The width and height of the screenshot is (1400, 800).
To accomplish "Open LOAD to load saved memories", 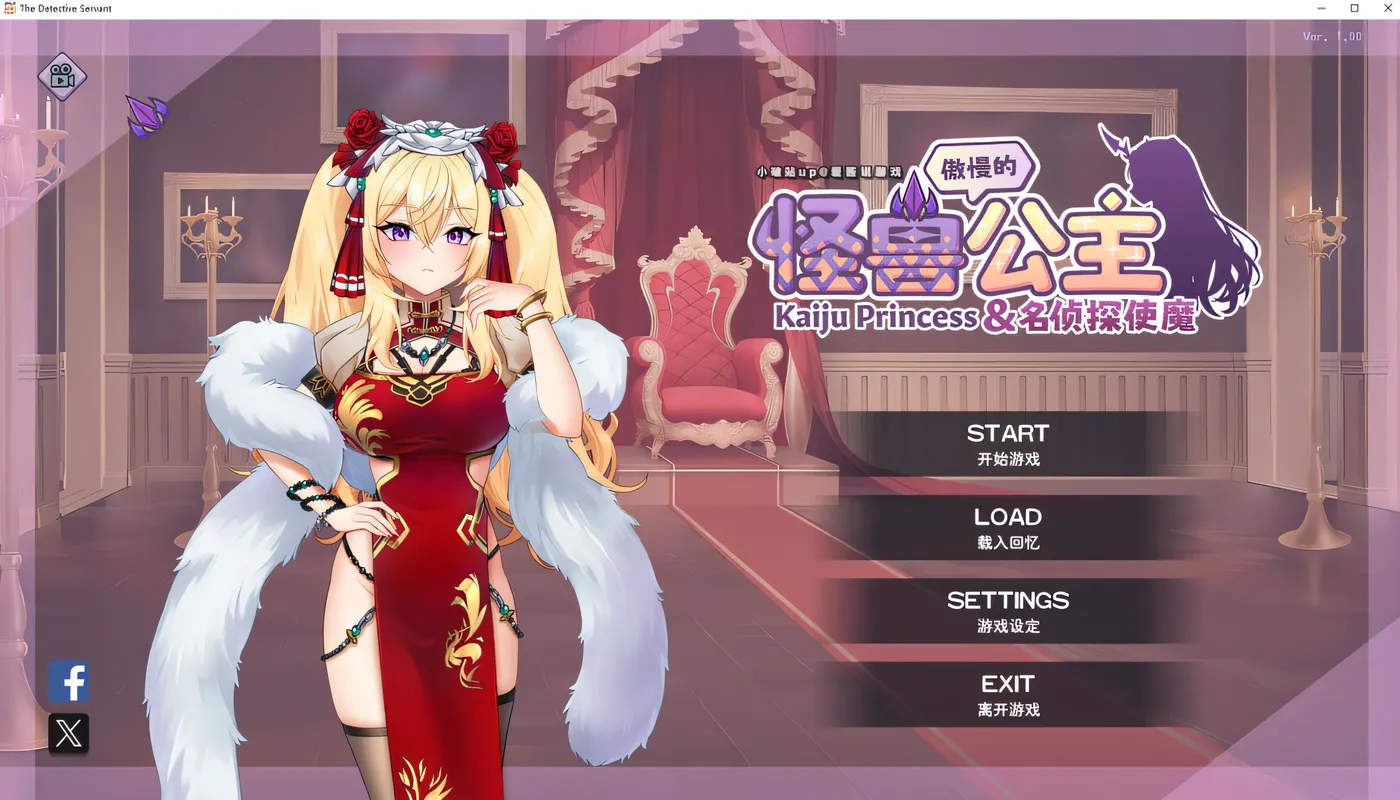I will click(1008, 517).
